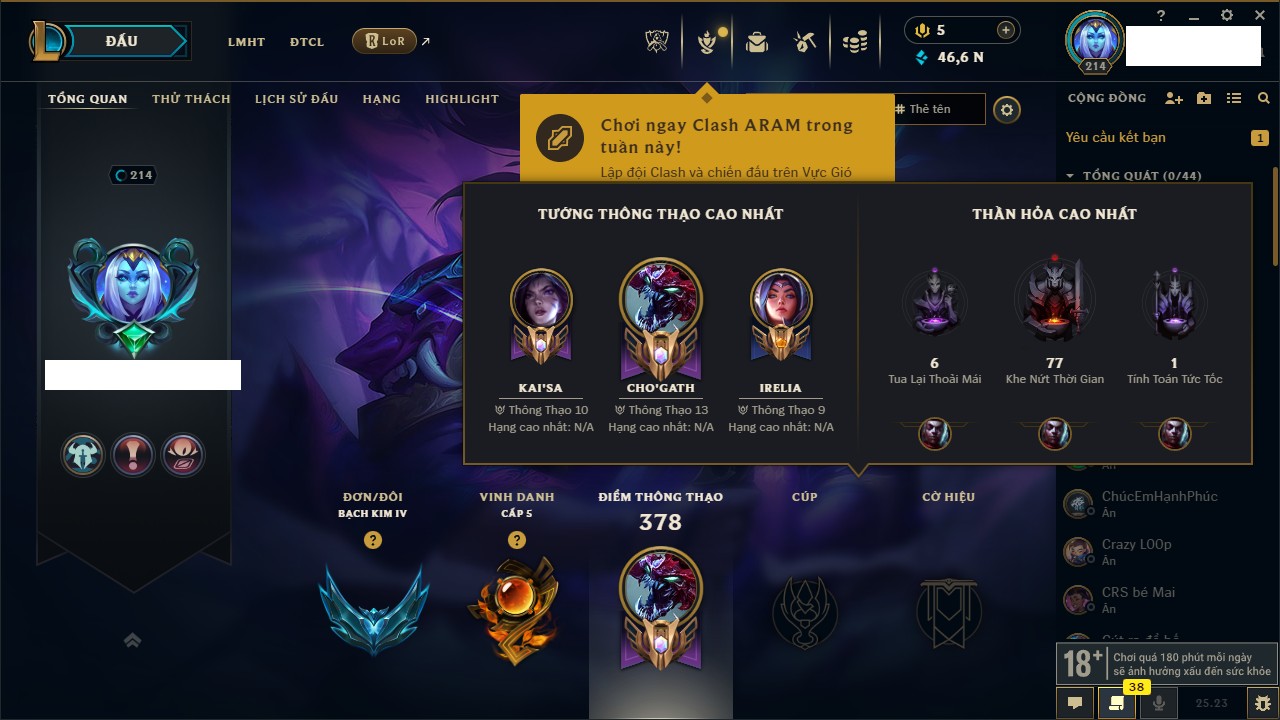Open the LMHT section

click(x=246, y=42)
